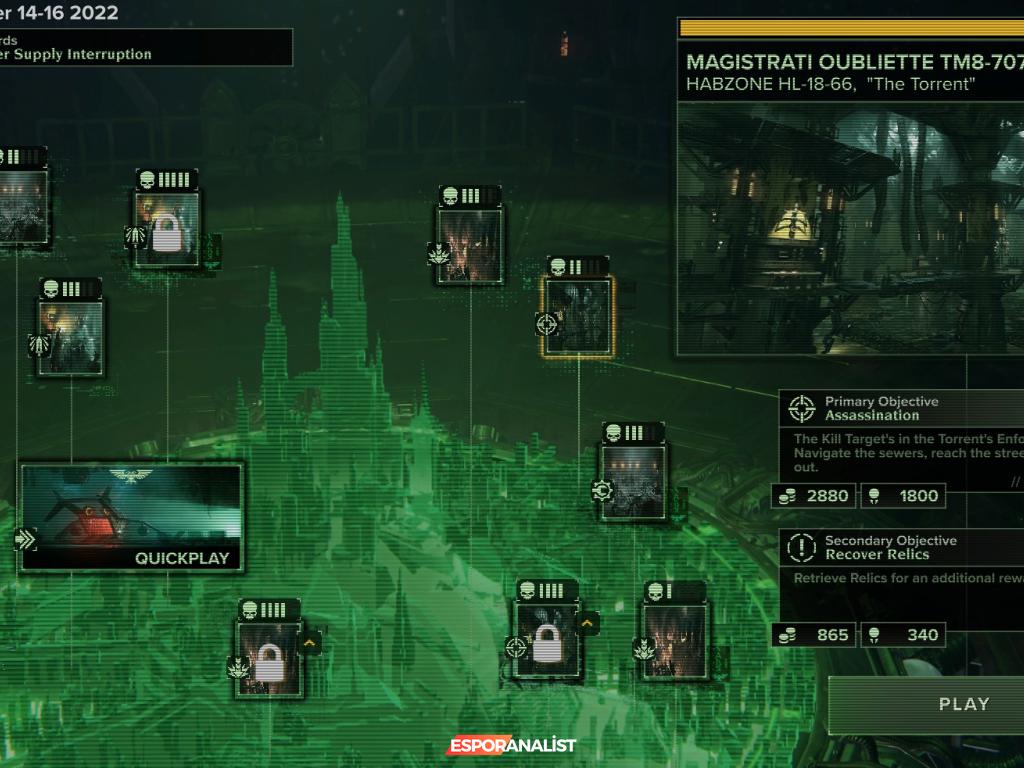Choose the locked mission with five difficulty bars

[167, 229]
